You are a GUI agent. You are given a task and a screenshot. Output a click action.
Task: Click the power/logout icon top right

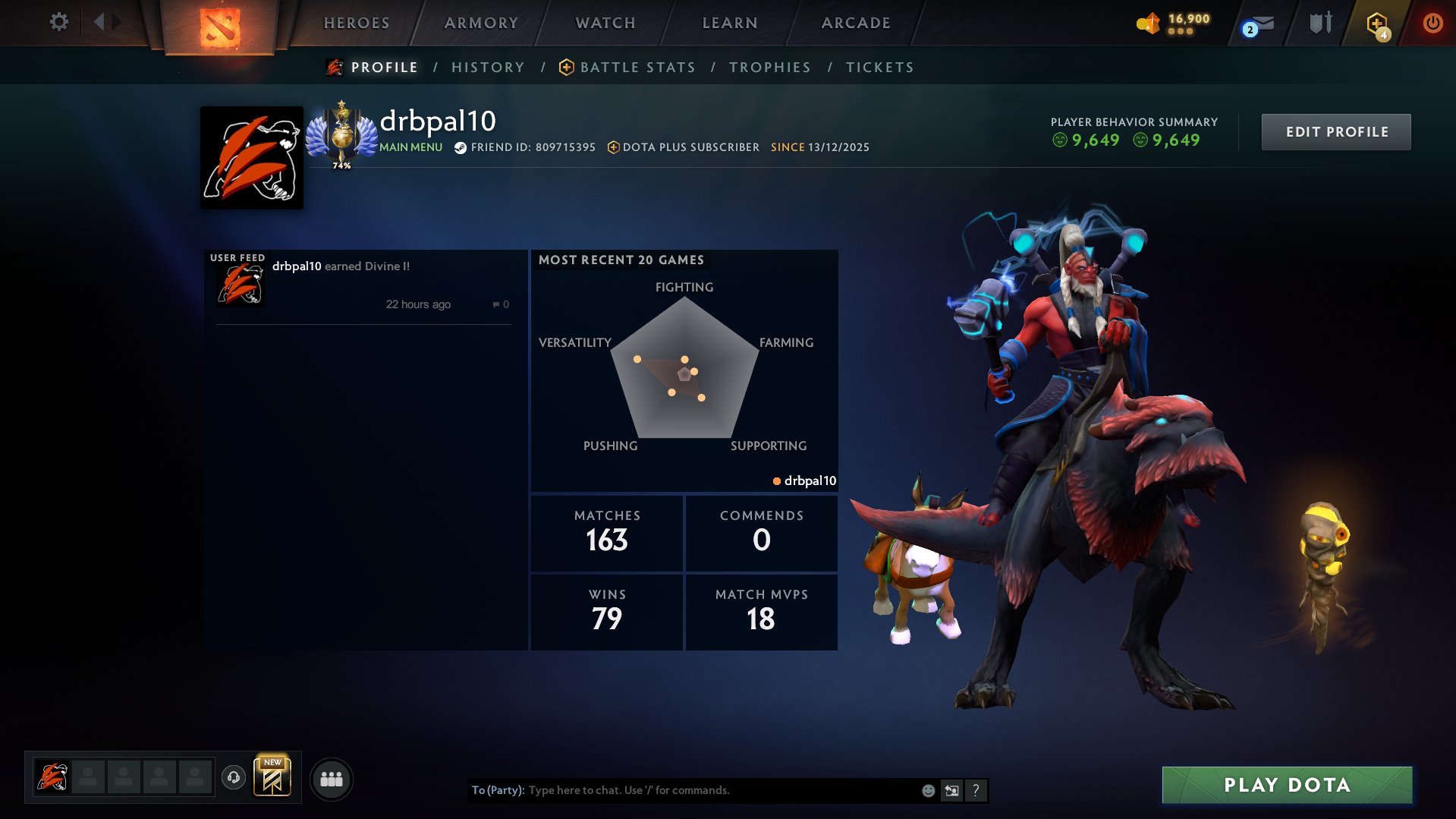(1432, 23)
